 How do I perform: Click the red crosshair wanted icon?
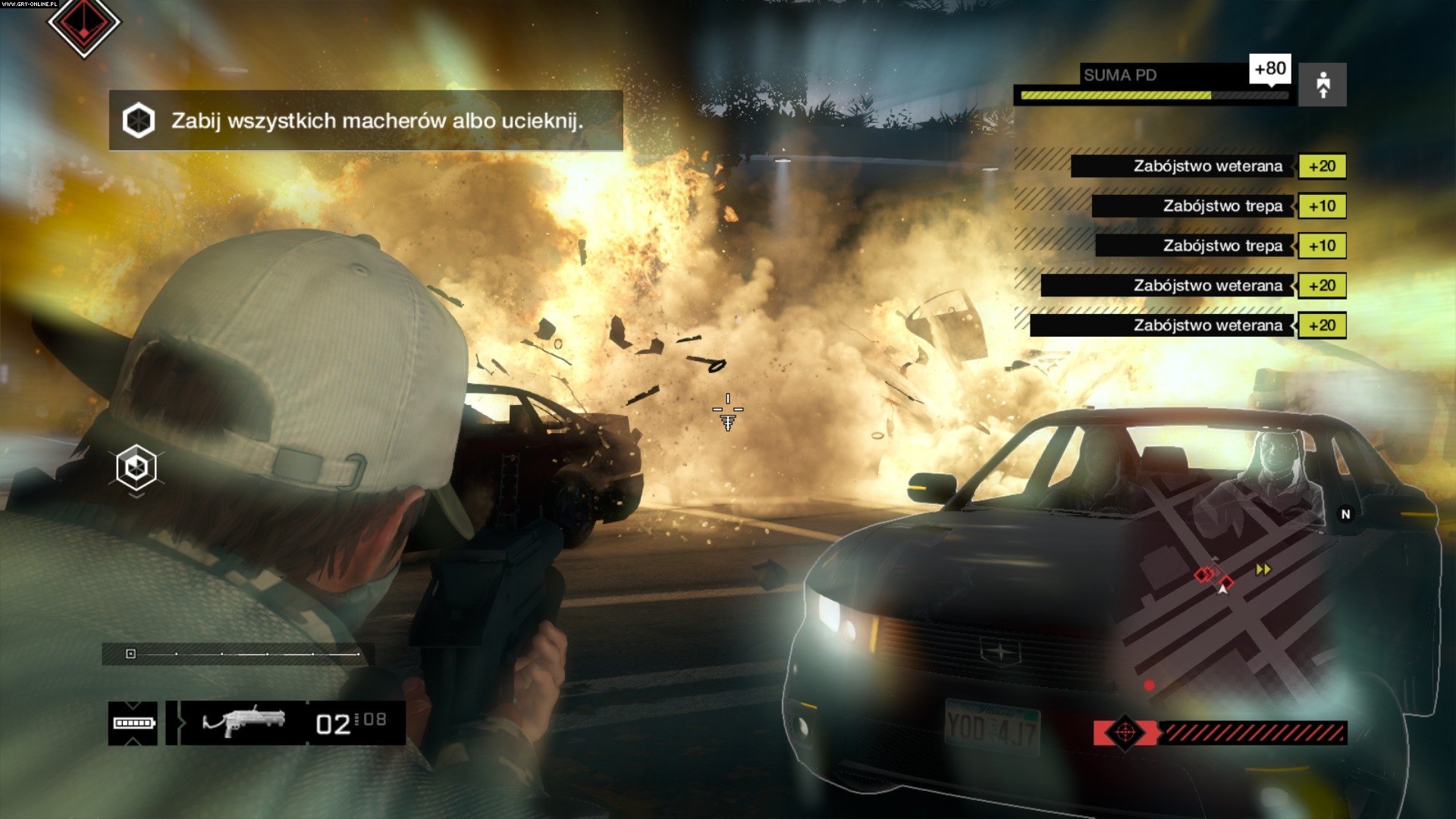click(1125, 733)
